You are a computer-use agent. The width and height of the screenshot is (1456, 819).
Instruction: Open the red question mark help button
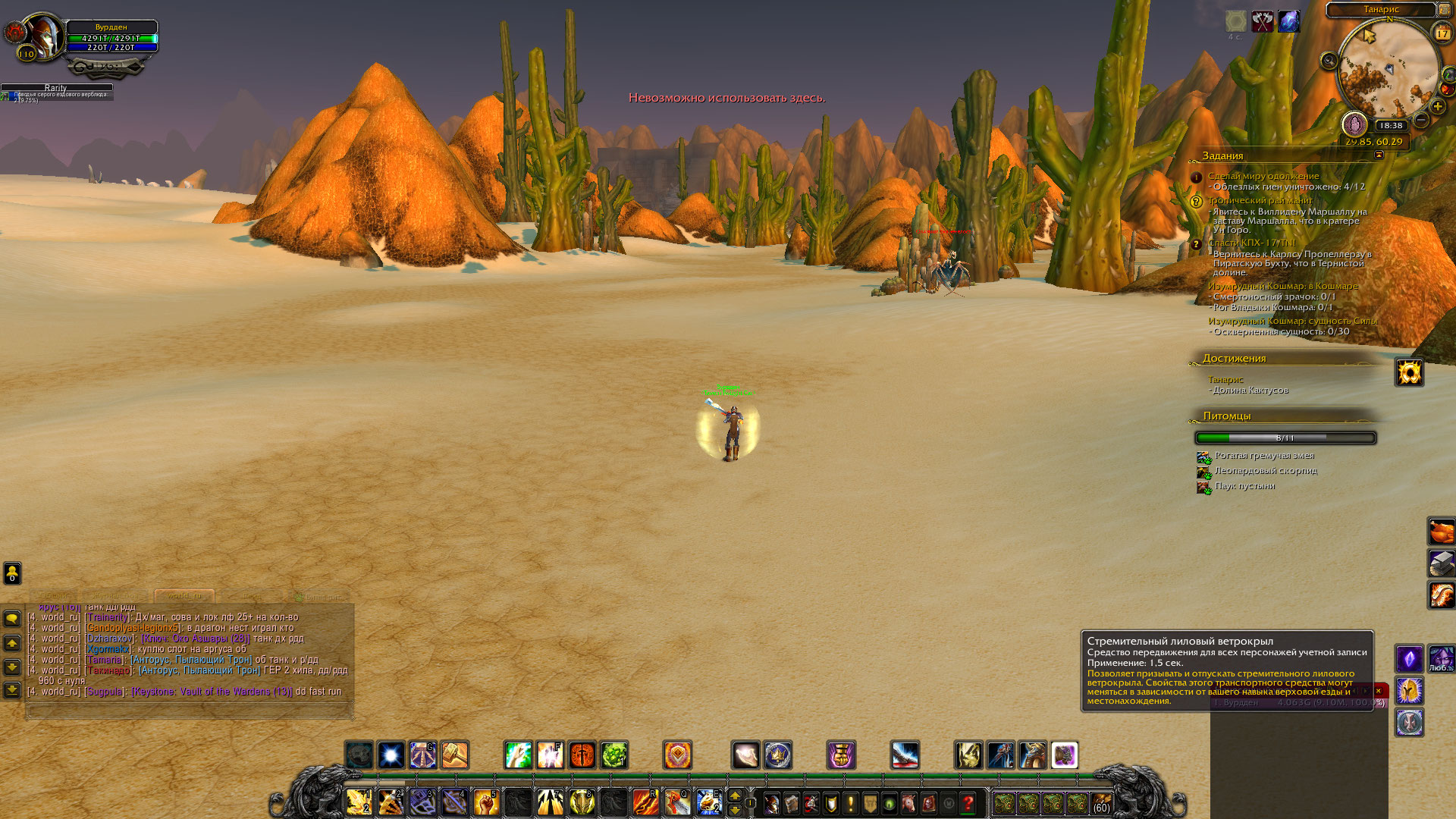point(968,803)
